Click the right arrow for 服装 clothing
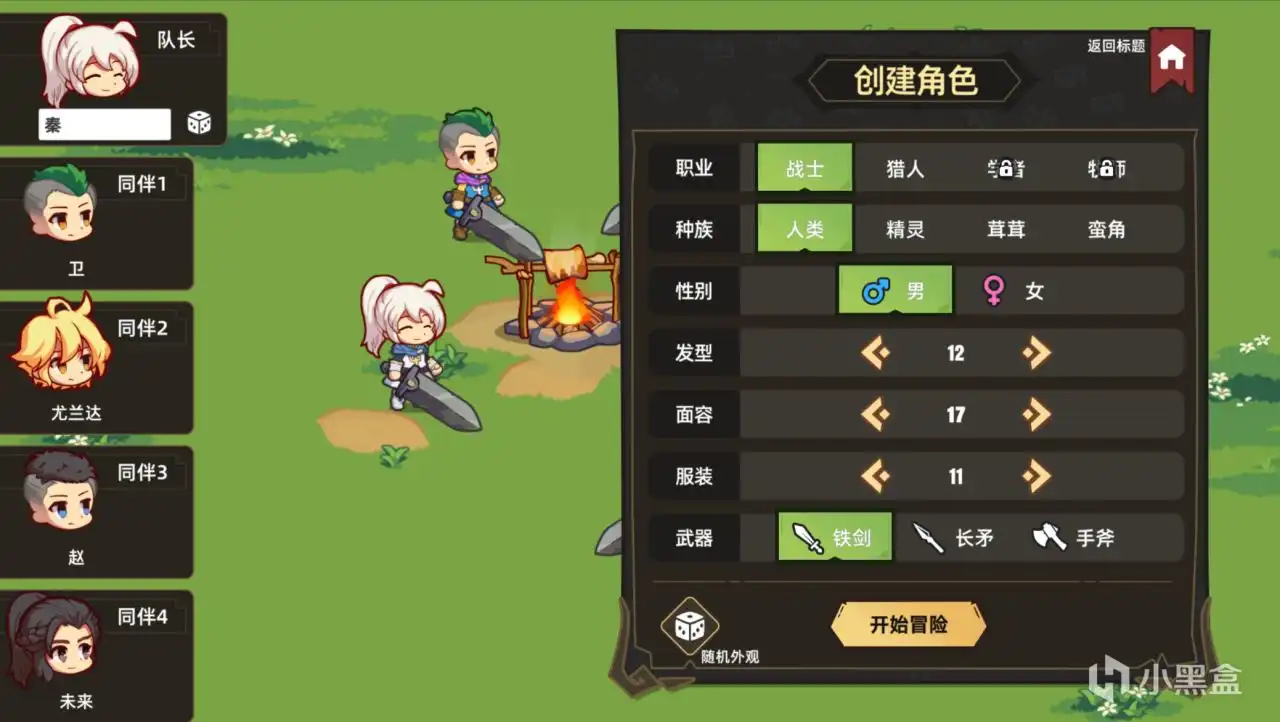The width and height of the screenshot is (1280, 722). point(1035,476)
